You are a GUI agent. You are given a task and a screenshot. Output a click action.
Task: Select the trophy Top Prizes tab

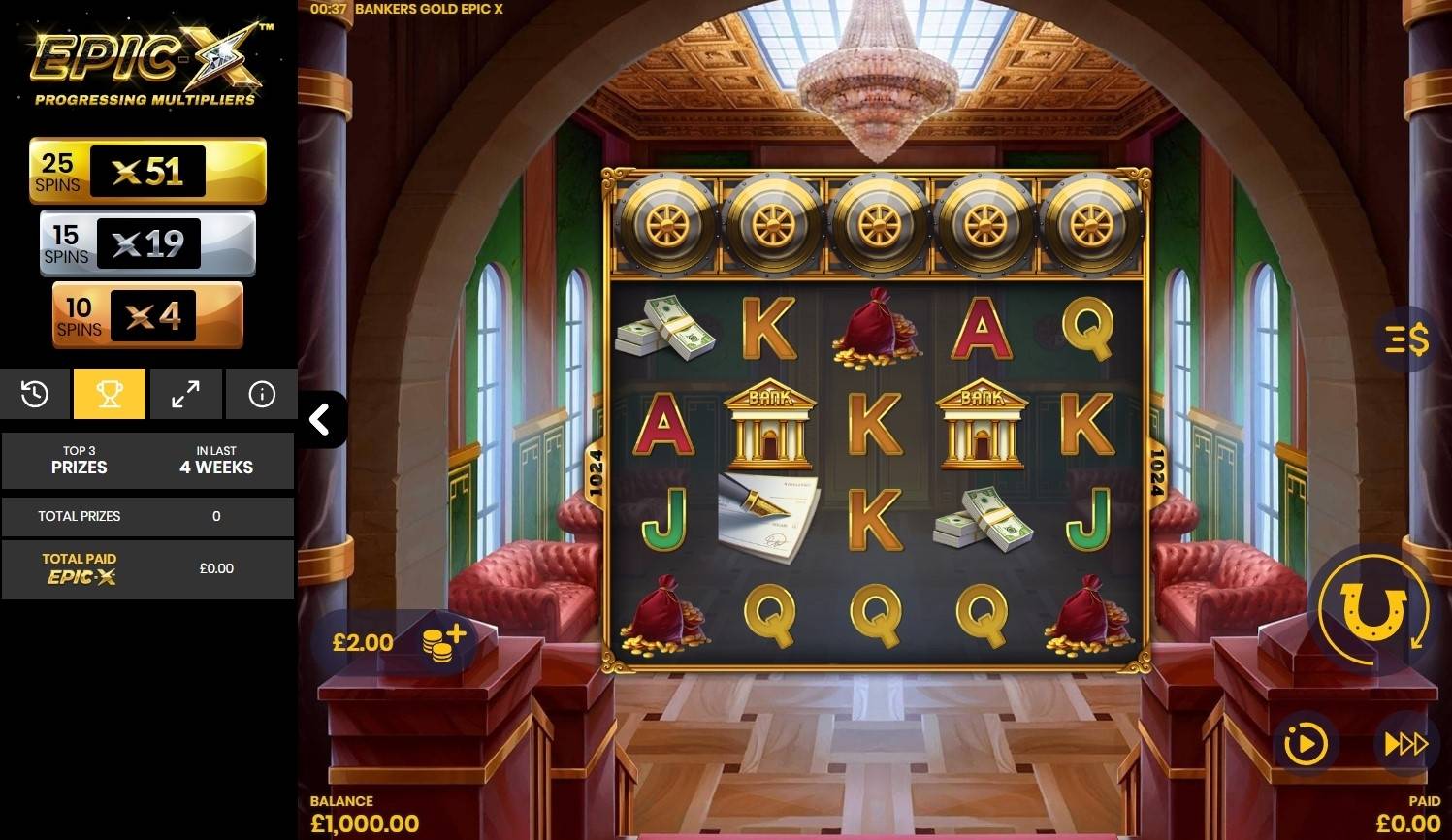110,394
